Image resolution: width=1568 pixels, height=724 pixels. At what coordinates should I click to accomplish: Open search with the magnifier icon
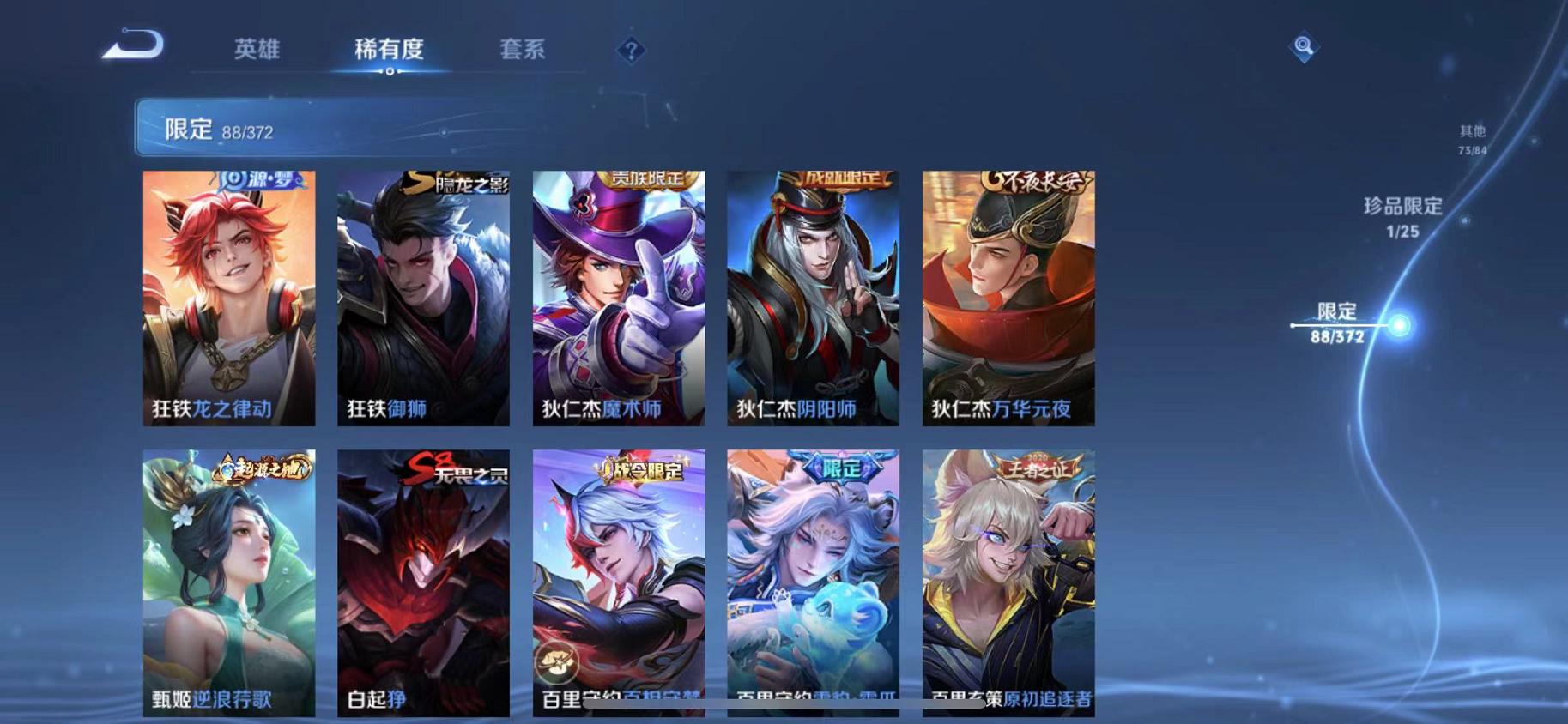click(1304, 46)
